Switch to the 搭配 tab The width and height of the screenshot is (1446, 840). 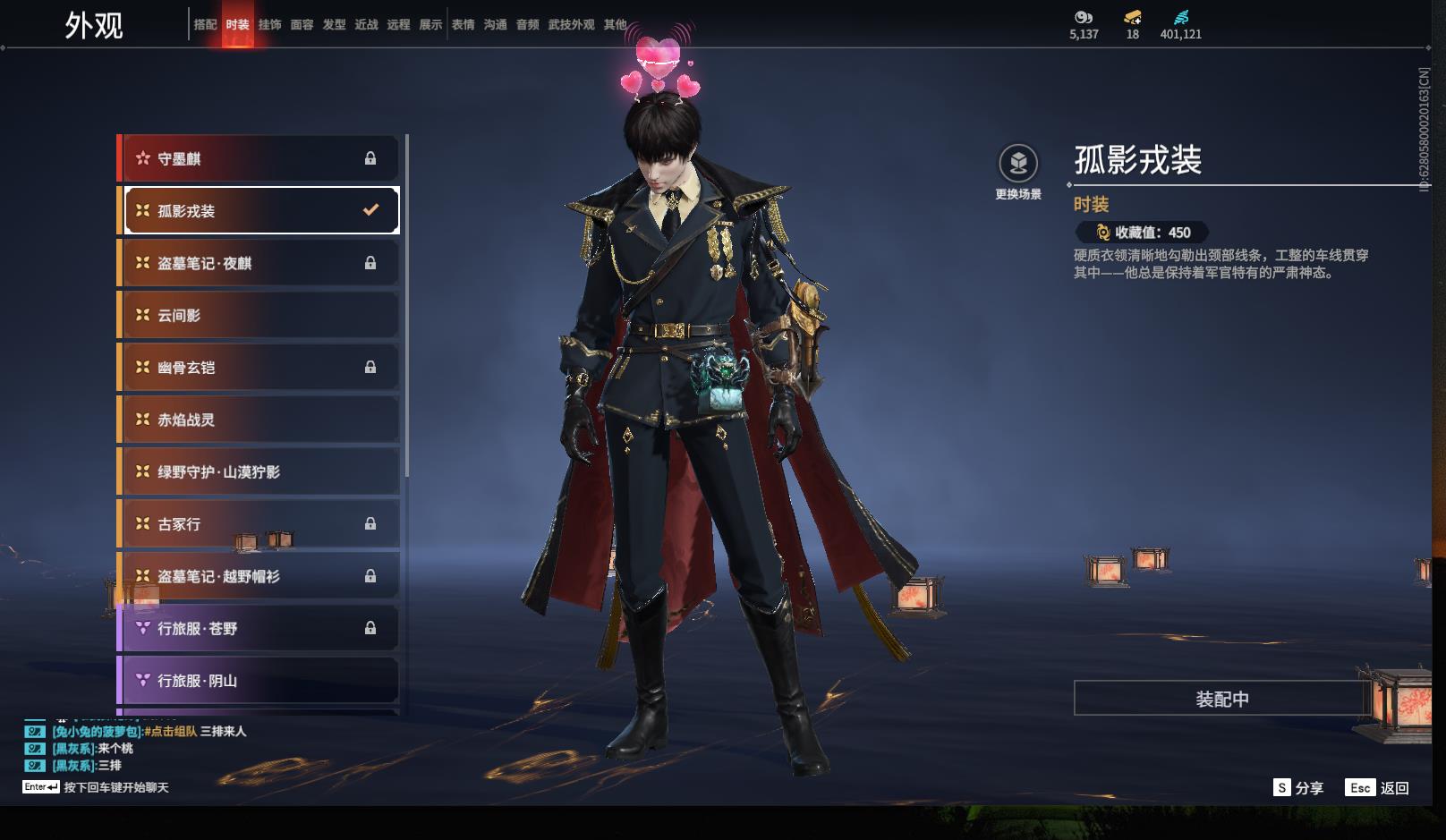(x=205, y=25)
